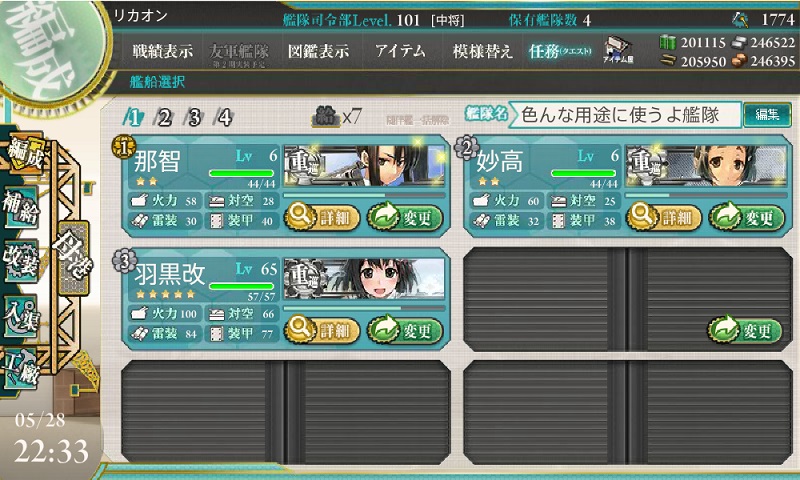Open the アイテム items menu
The image size is (800, 480).
pyautogui.click(x=400, y=51)
